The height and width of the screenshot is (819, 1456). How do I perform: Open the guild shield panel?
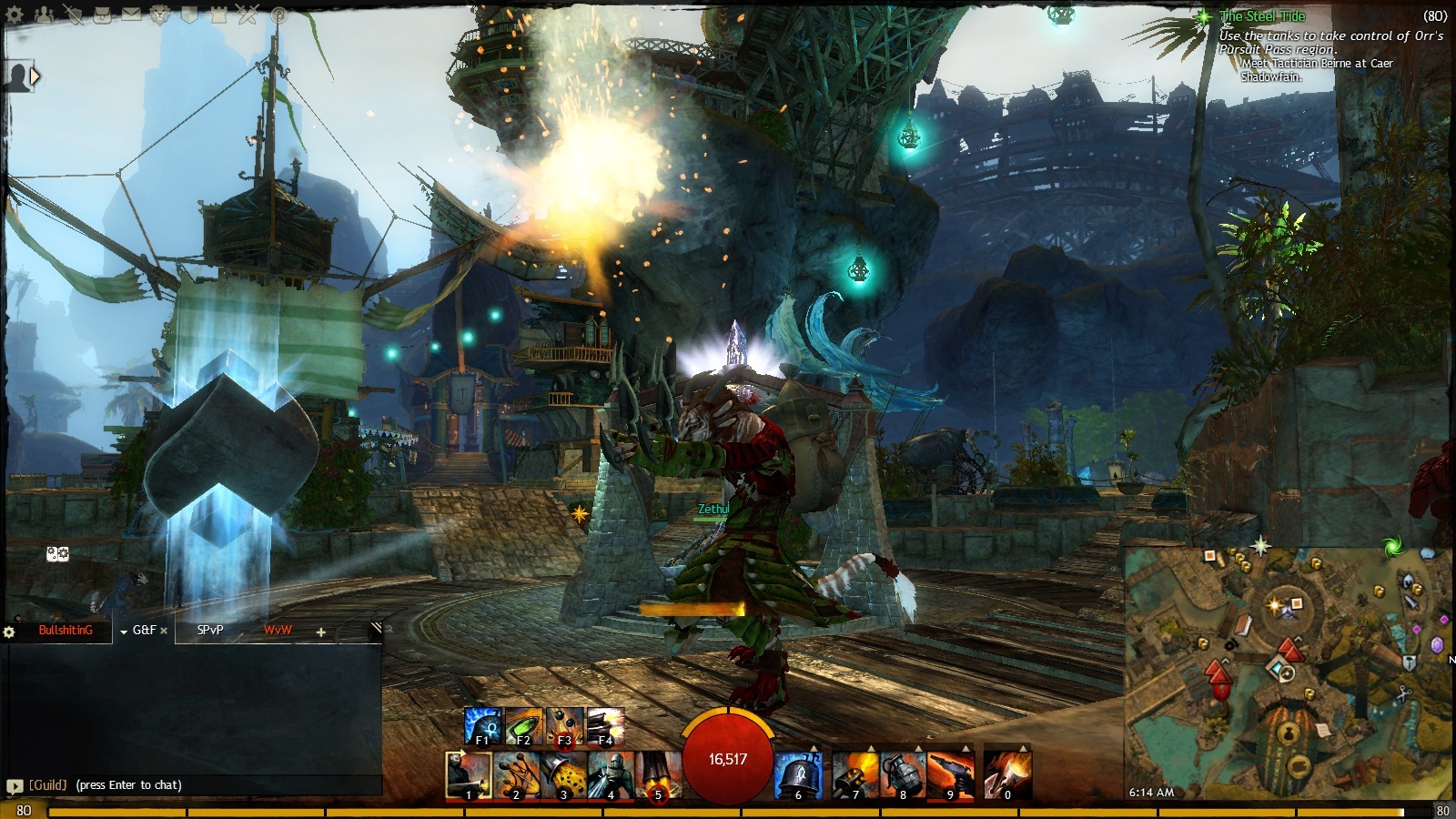click(x=189, y=15)
